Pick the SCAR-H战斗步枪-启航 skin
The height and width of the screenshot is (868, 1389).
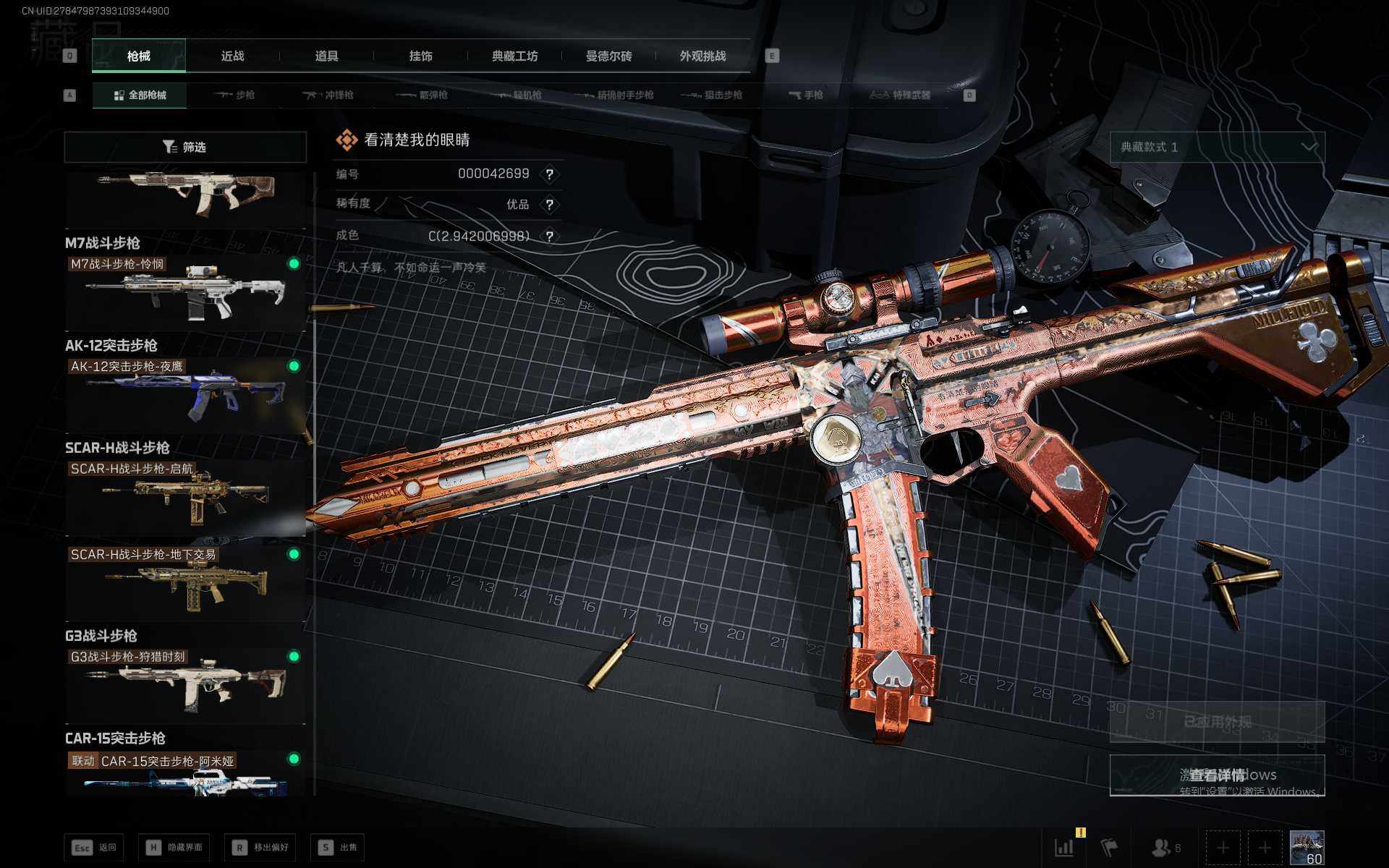pos(185,497)
